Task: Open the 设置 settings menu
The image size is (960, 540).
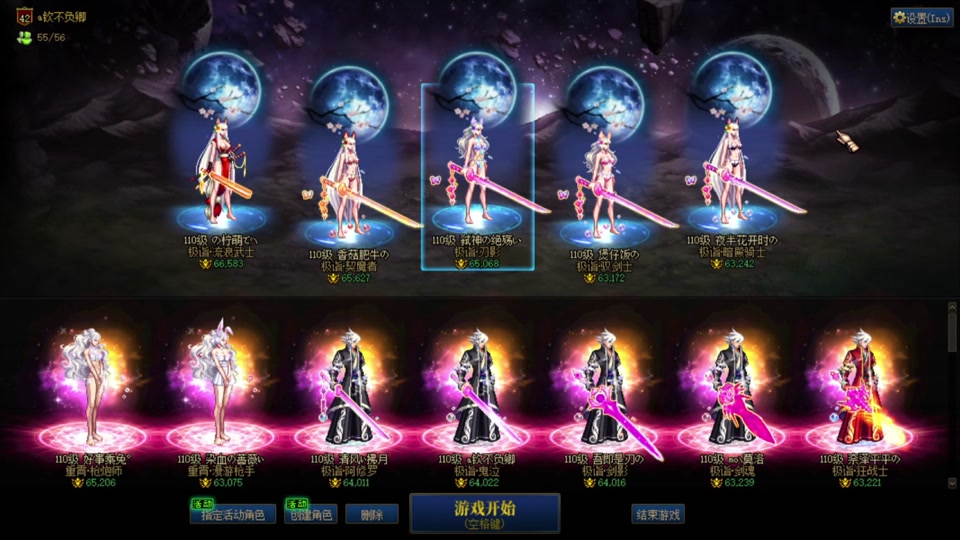Action: [x=922, y=18]
